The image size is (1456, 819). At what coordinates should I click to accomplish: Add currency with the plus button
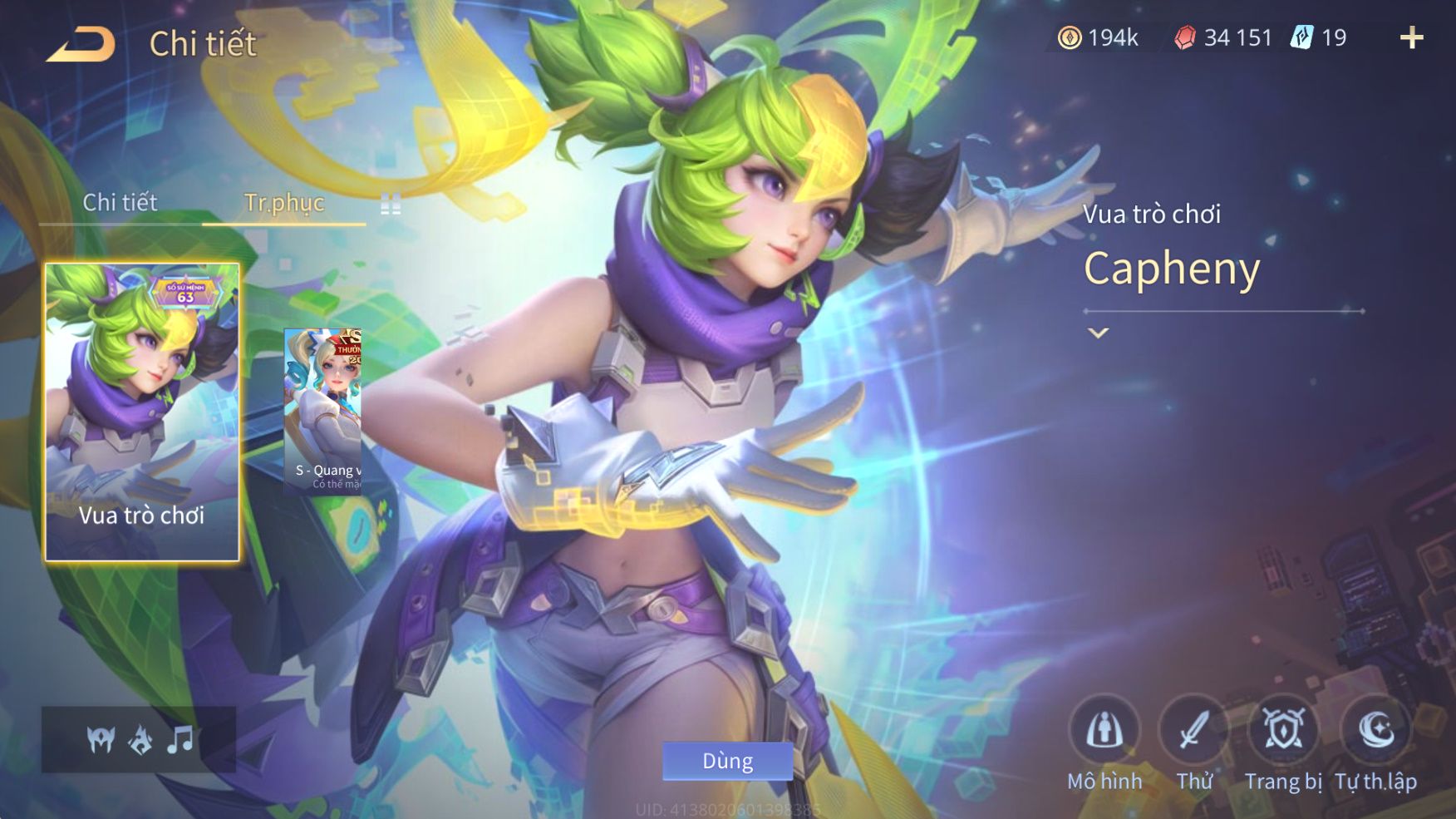pyautogui.click(x=1411, y=37)
